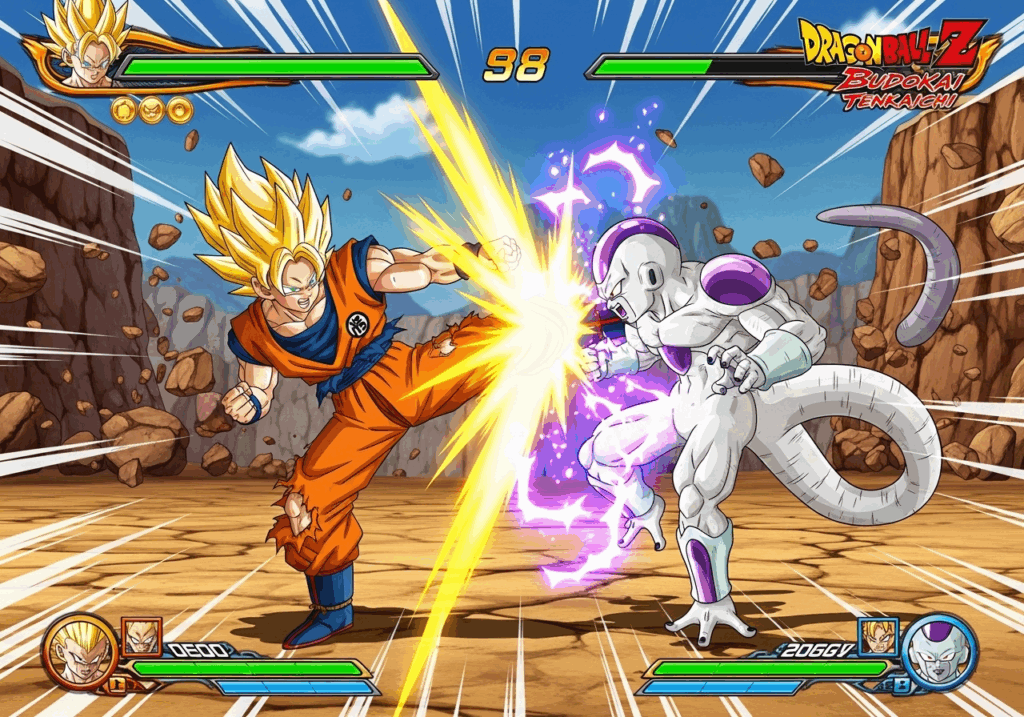Choose the square orange-bordered partner portrait
1024x717 pixels.
[141, 636]
